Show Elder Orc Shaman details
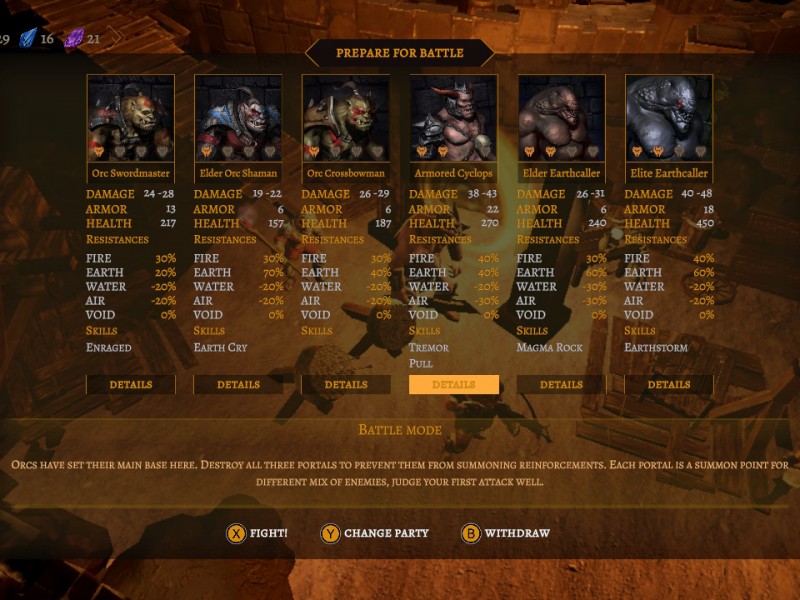This screenshot has width=800, height=600. click(x=238, y=385)
